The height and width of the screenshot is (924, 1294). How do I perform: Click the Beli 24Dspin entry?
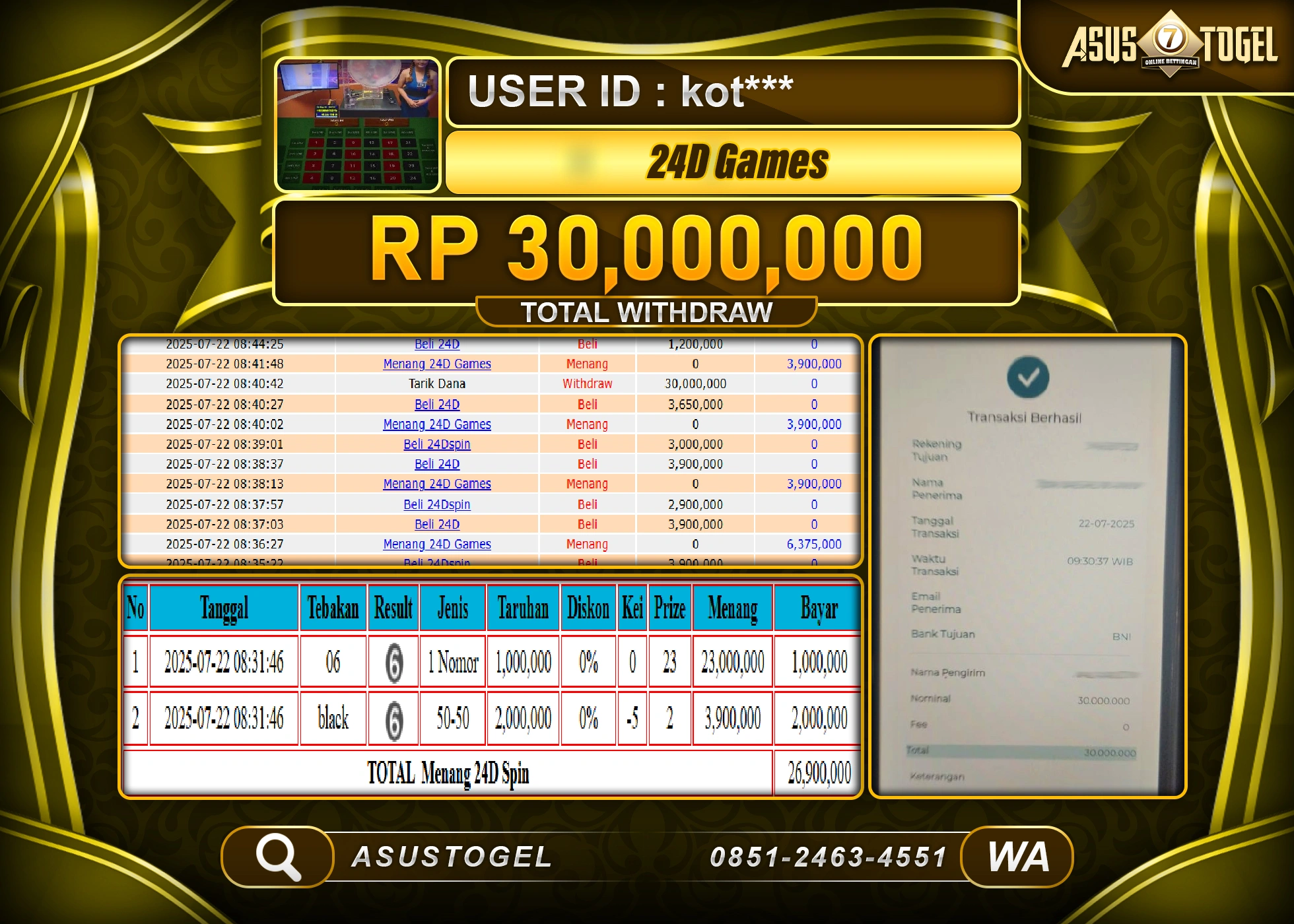point(436,444)
